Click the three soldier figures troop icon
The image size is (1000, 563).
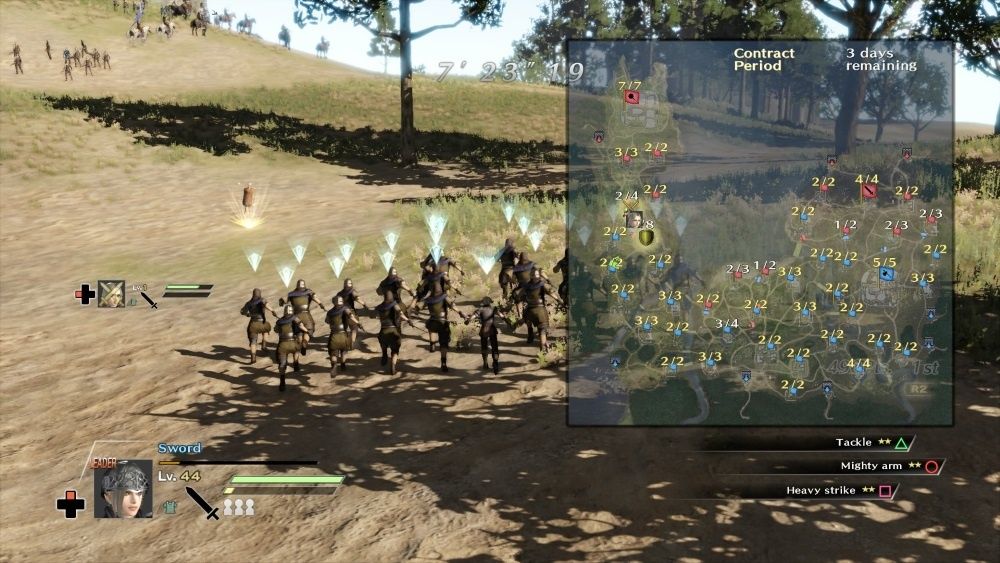point(238,507)
